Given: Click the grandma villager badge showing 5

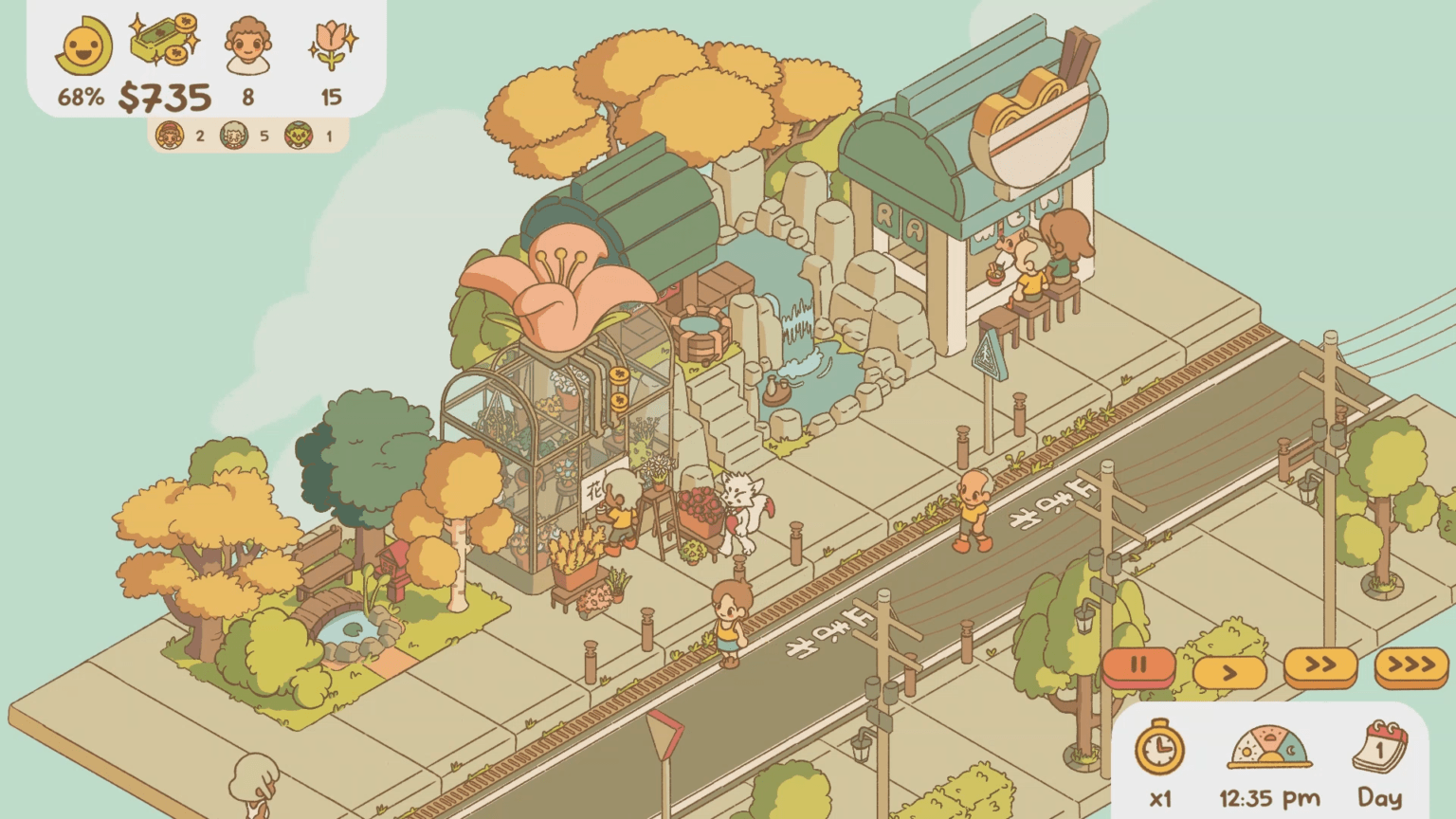Looking at the screenshot, I should pyautogui.click(x=233, y=136).
